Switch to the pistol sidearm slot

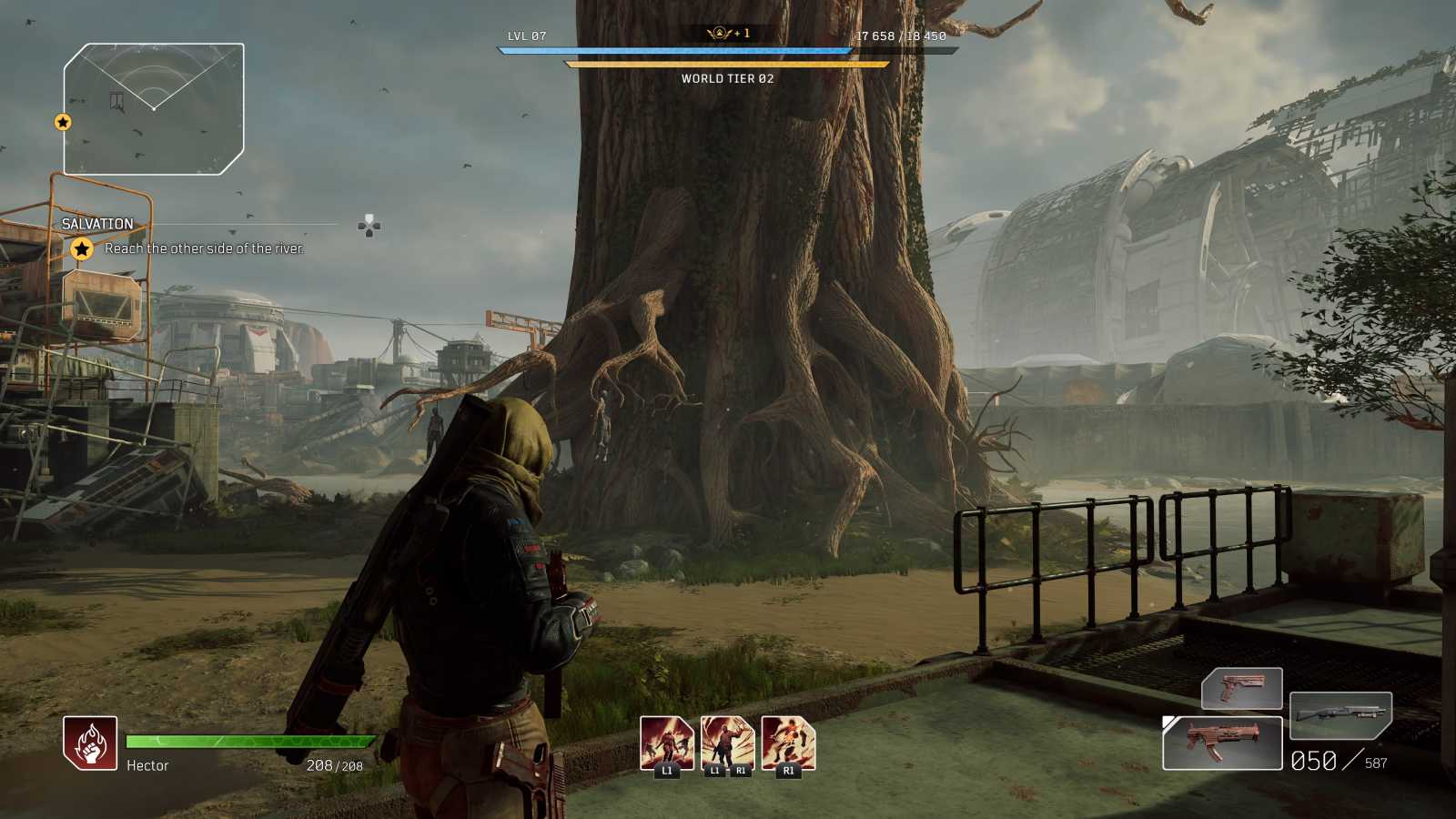[1241, 687]
